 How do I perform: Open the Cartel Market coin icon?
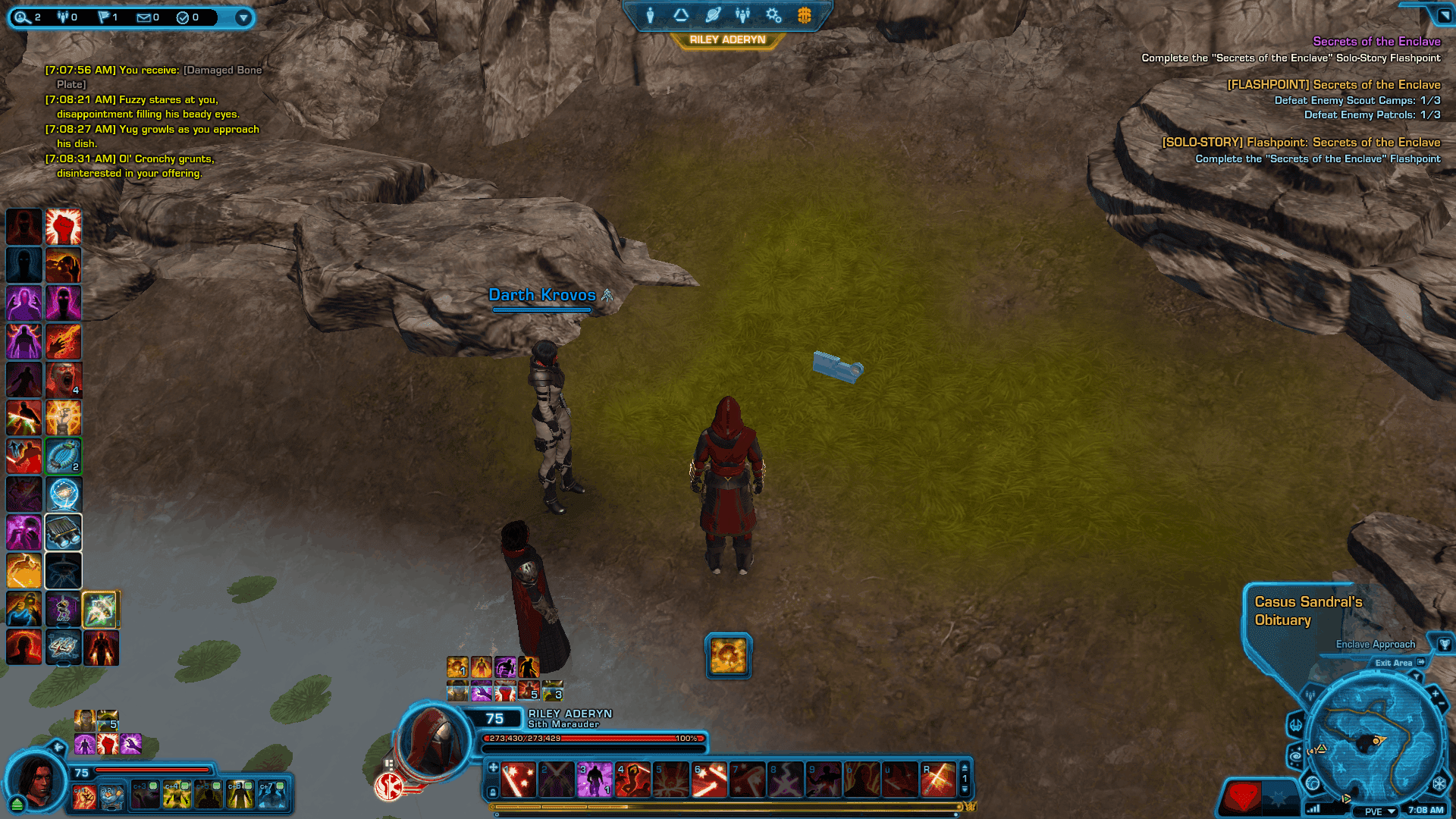coord(804,14)
